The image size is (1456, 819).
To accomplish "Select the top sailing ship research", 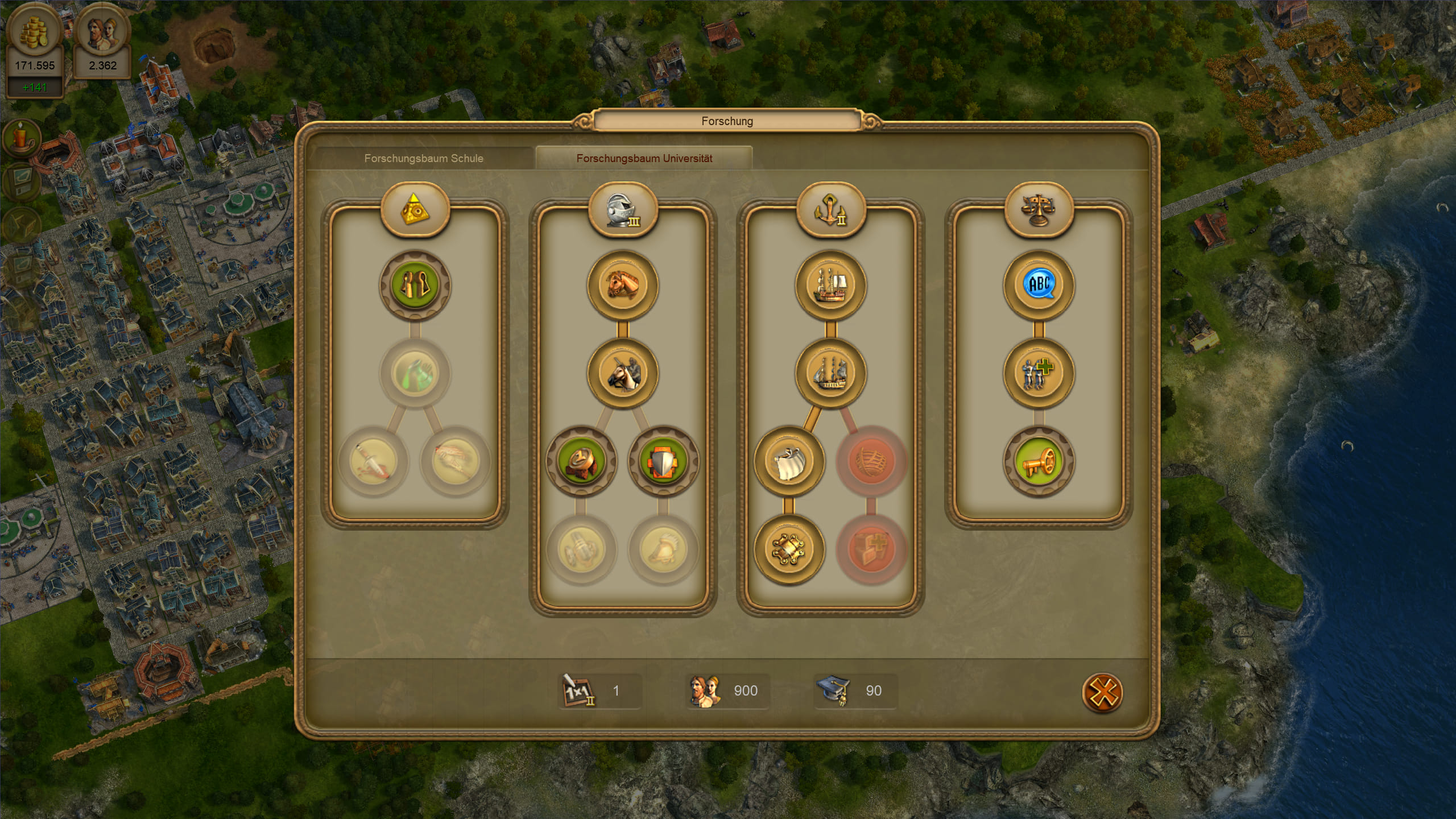I will [x=831, y=285].
